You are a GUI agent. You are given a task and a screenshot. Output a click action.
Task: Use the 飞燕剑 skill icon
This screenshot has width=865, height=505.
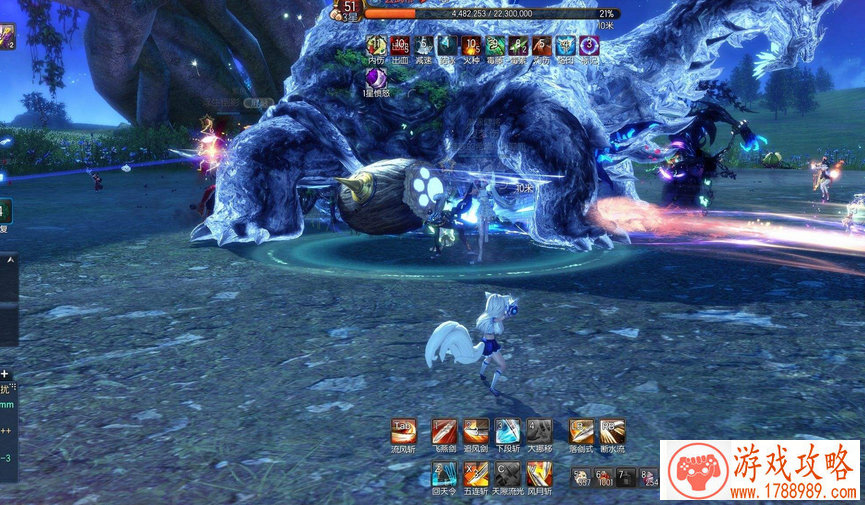[444, 431]
